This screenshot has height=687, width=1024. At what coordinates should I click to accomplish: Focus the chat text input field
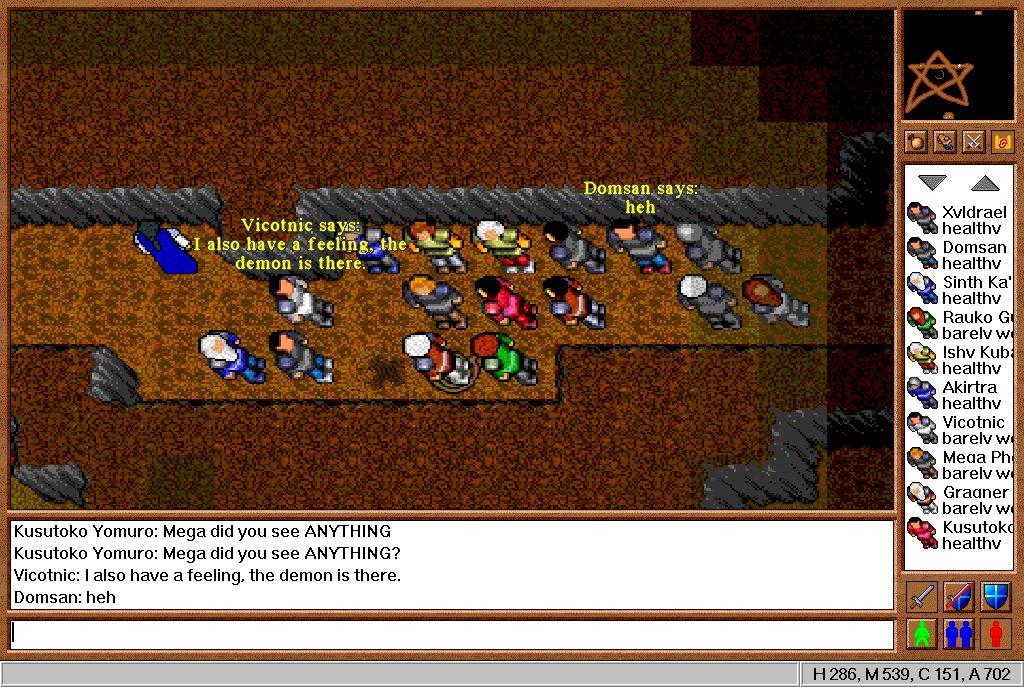pyautogui.click(x=451, y=634)
